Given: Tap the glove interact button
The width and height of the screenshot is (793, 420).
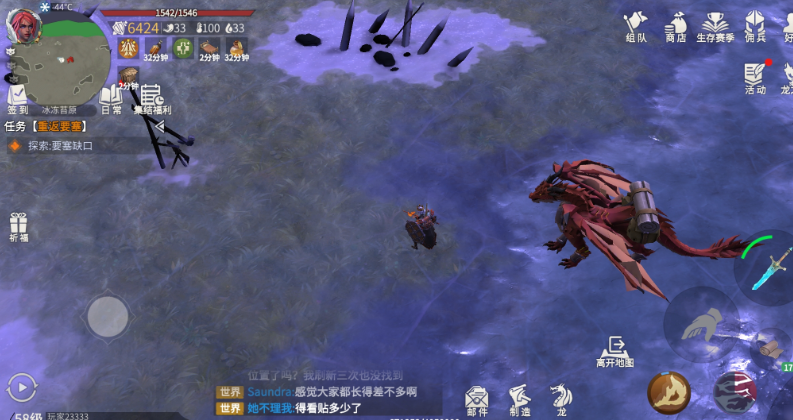Looking at the screenshot, I should (x=703, y=323).
